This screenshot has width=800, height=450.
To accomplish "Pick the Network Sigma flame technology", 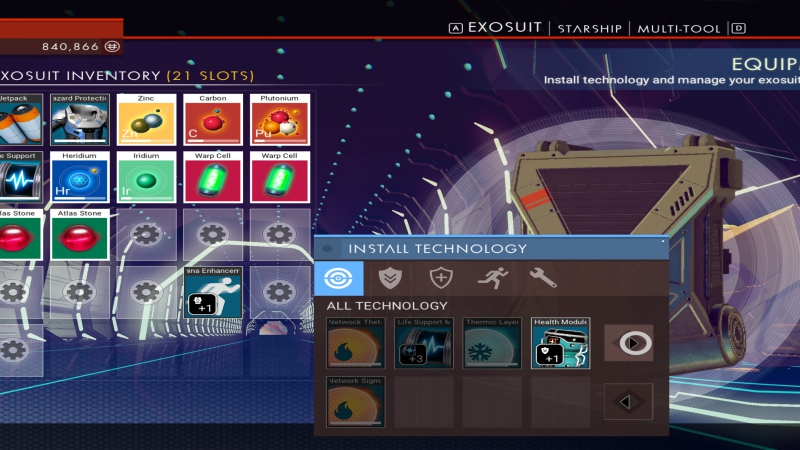I will [x=356, y=402].
